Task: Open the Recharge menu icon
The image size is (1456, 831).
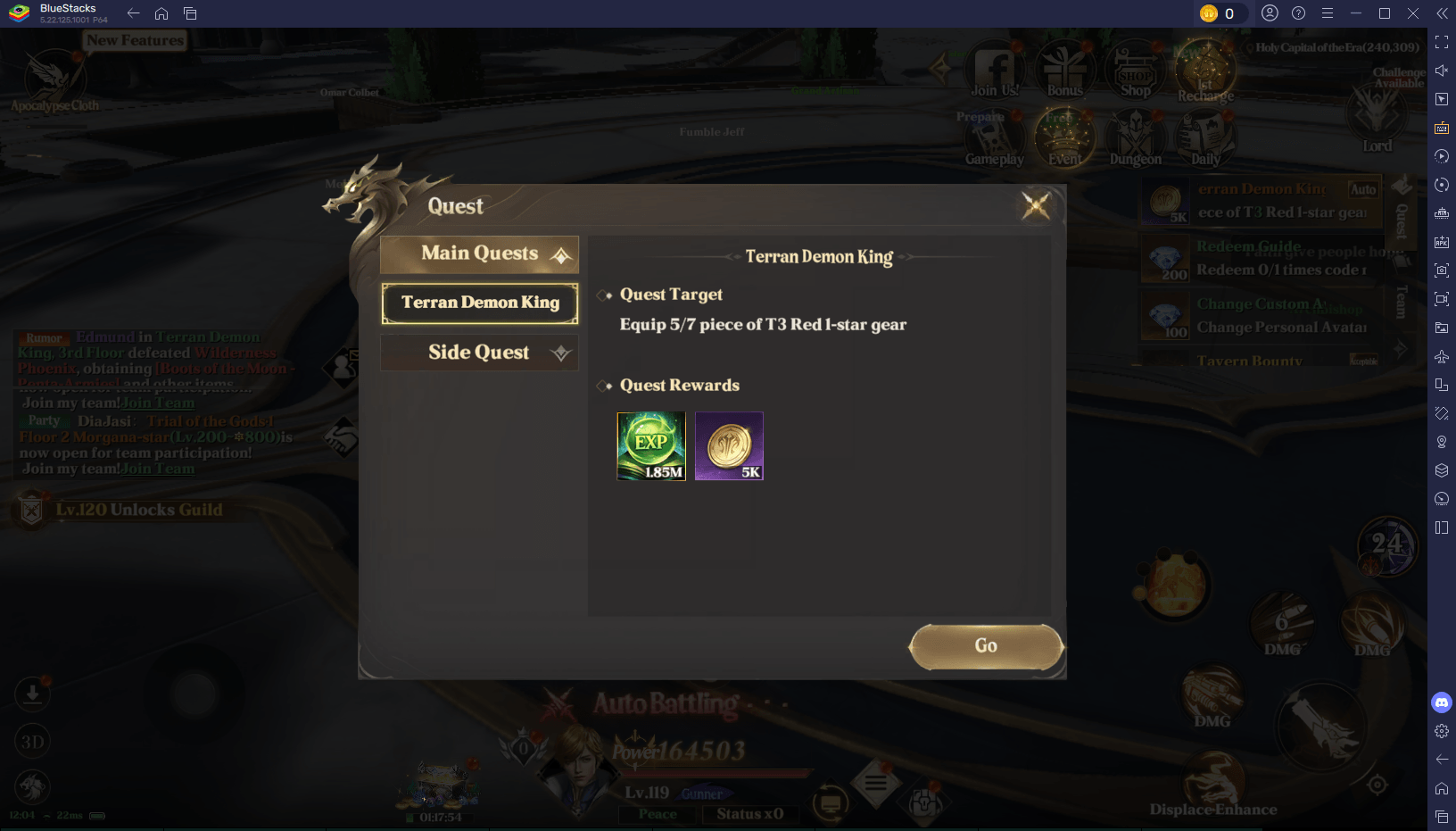Action: 1205,71
